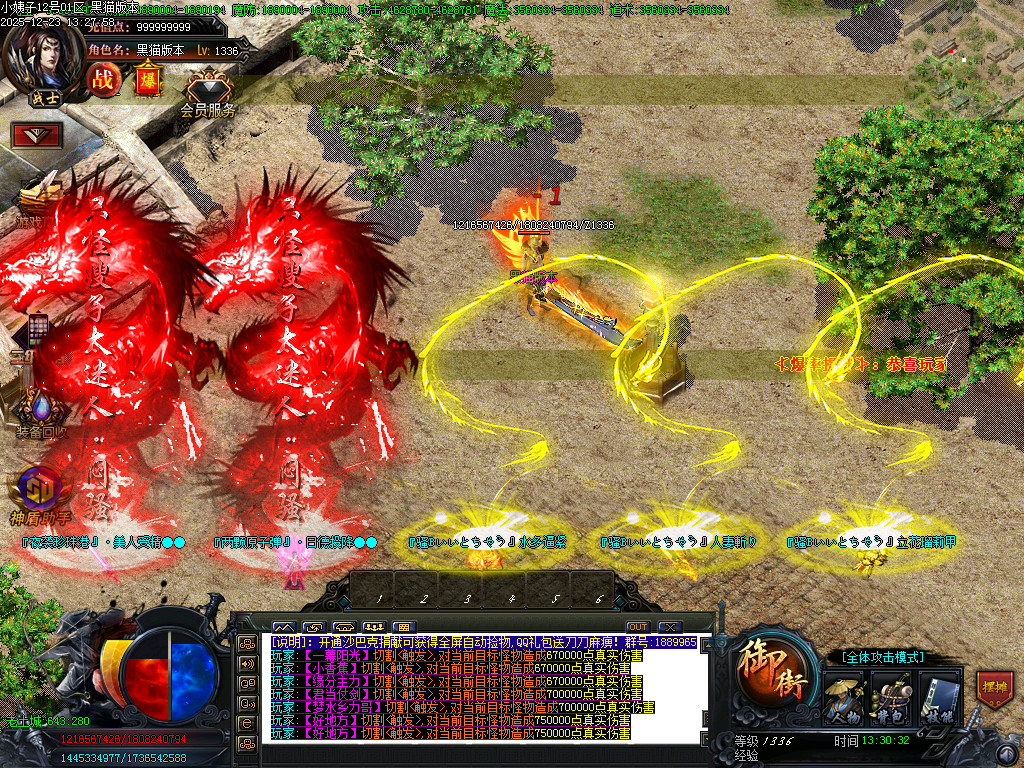Open the 装备回收 equipment recycle icon
Image resolution: width=1024 pixels, height=768 pixels.
(42, 412)
